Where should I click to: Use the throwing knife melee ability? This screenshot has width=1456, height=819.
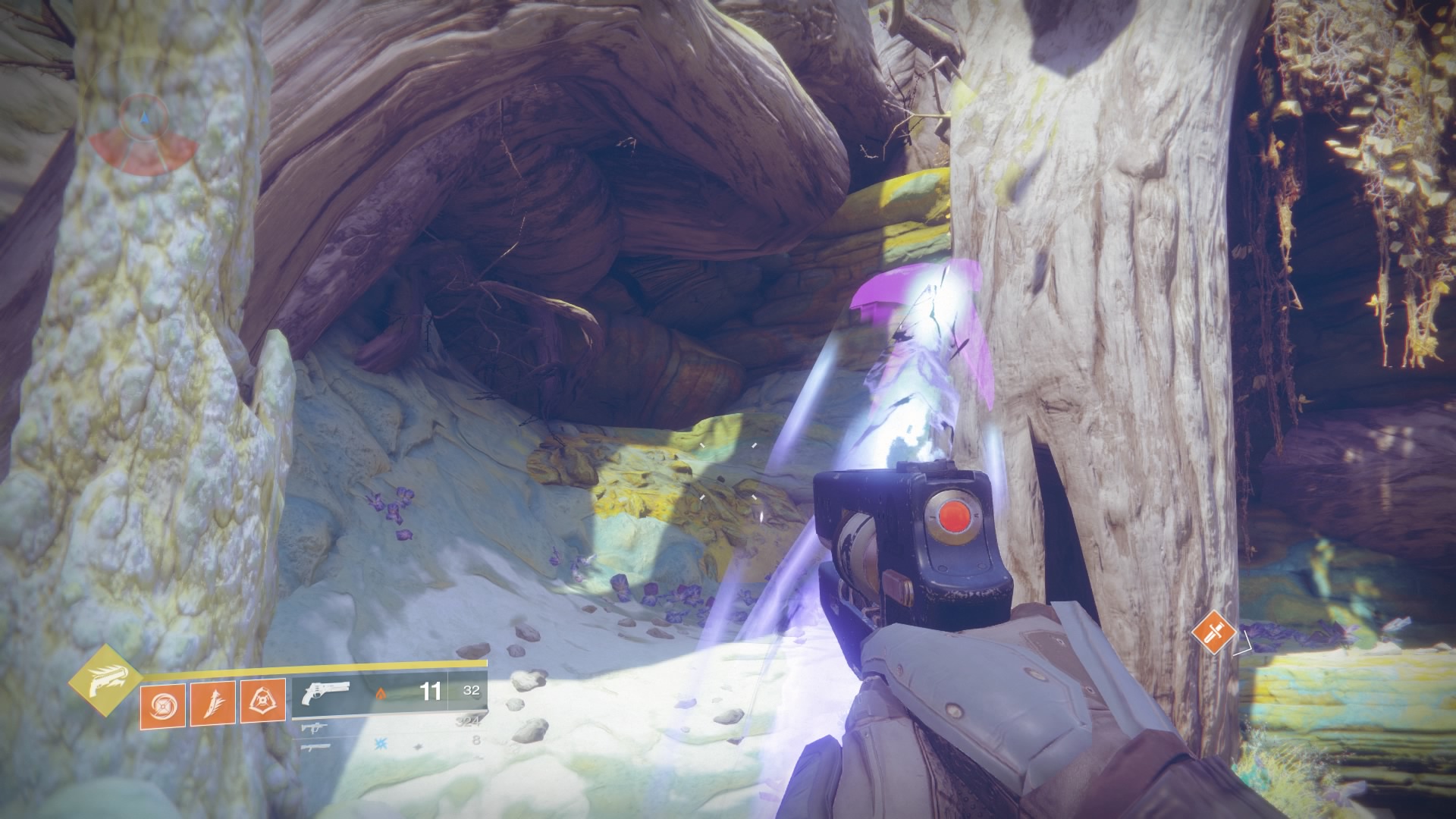tap(213, 702)
